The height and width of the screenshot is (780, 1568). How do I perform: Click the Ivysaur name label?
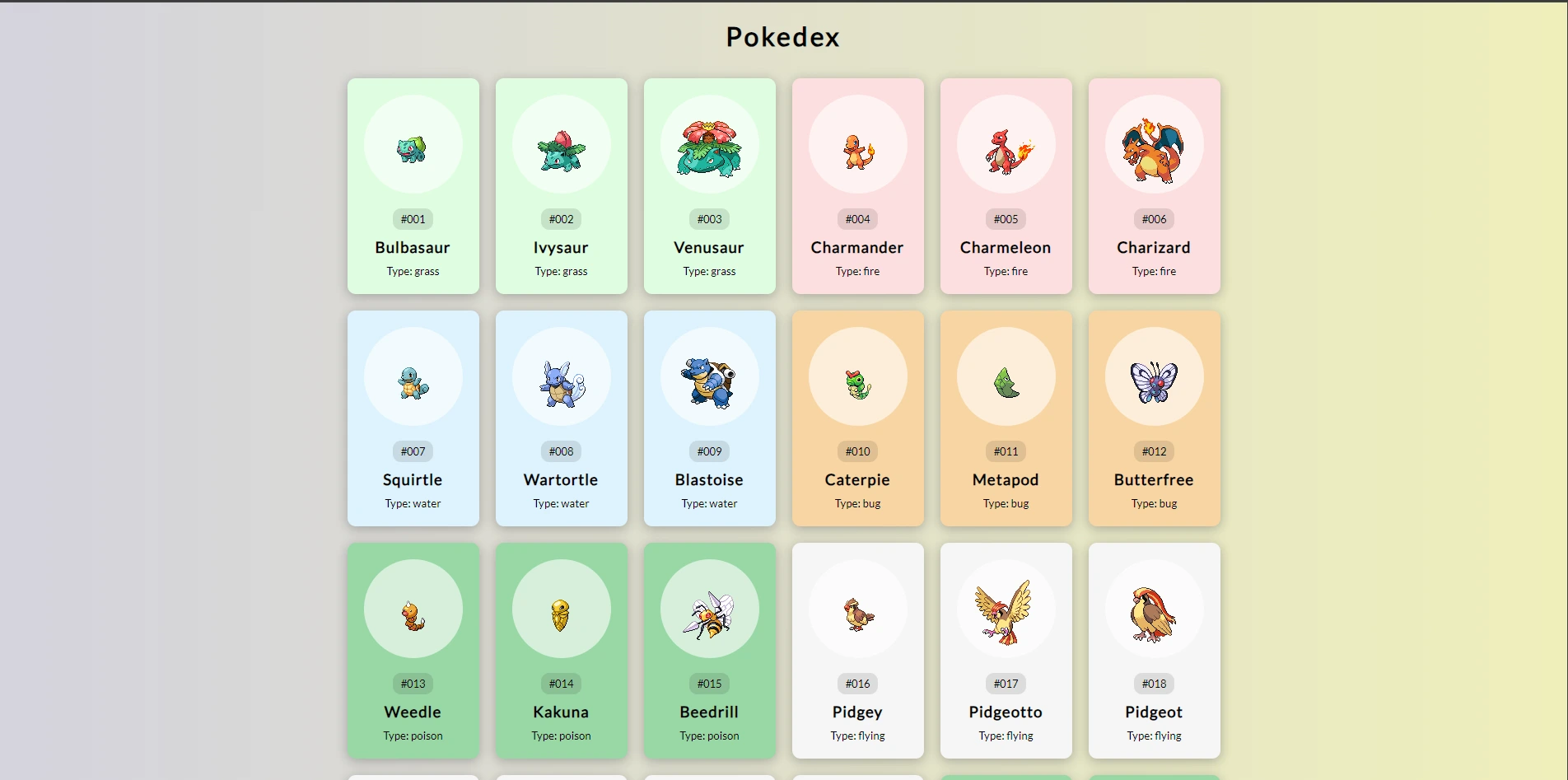click(x=561, y=248)
